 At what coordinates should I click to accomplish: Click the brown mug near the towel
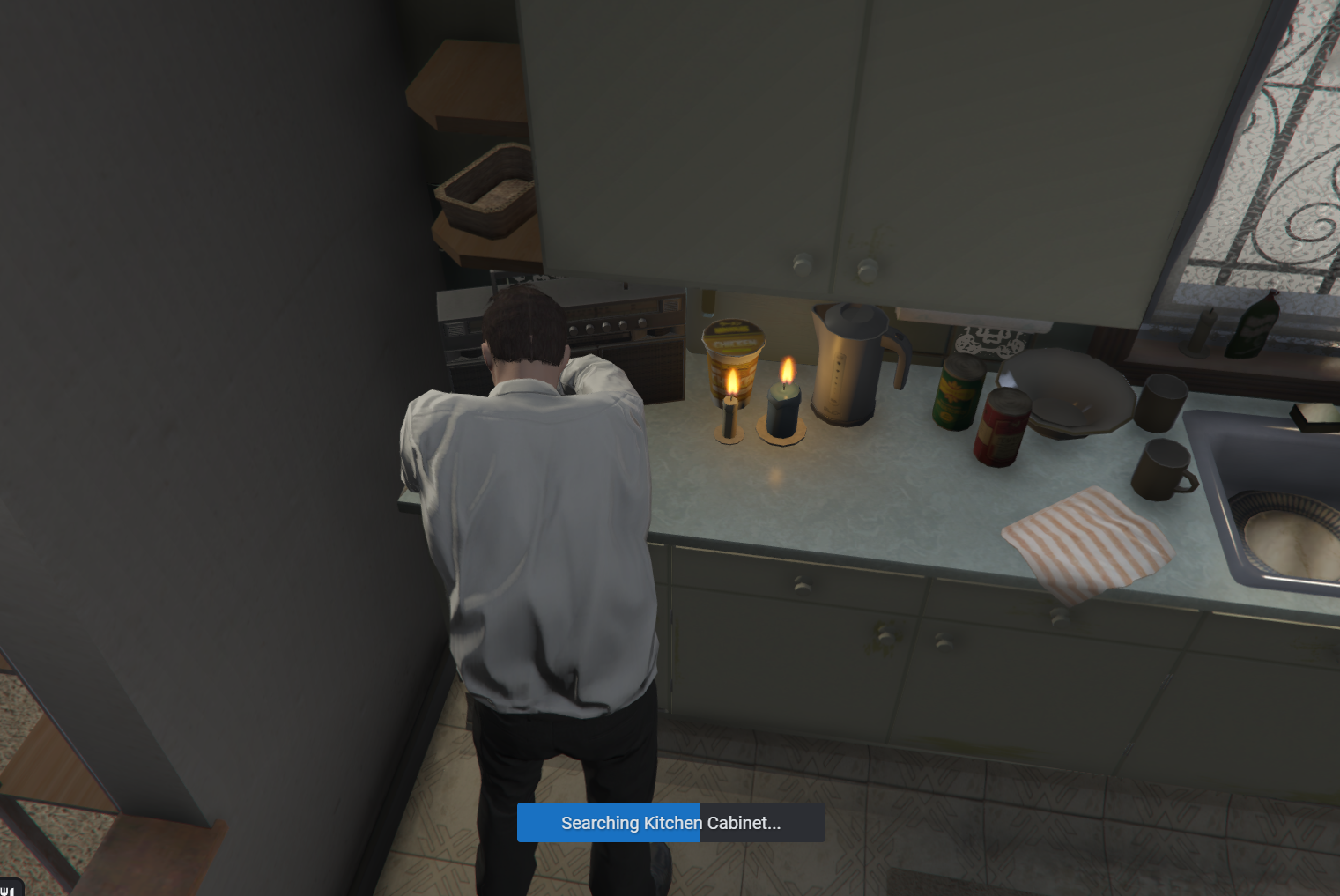coord(1163,467)
